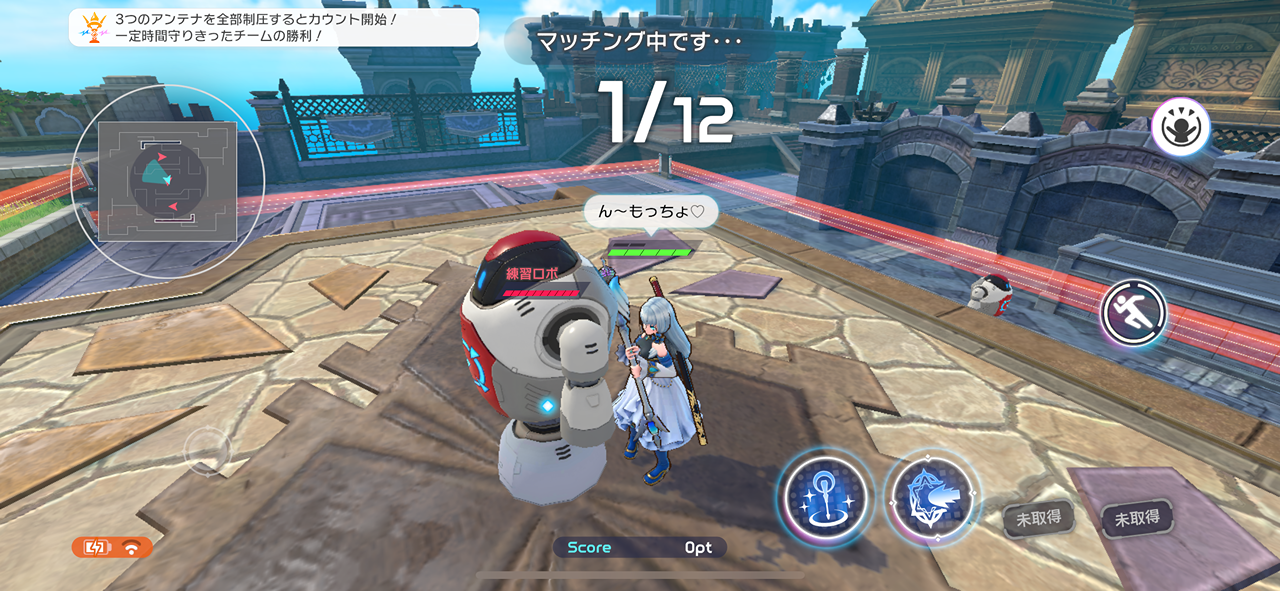1280x591 pixels.
Task: Tap the circular minimap
Action: (x=168, y=181)
